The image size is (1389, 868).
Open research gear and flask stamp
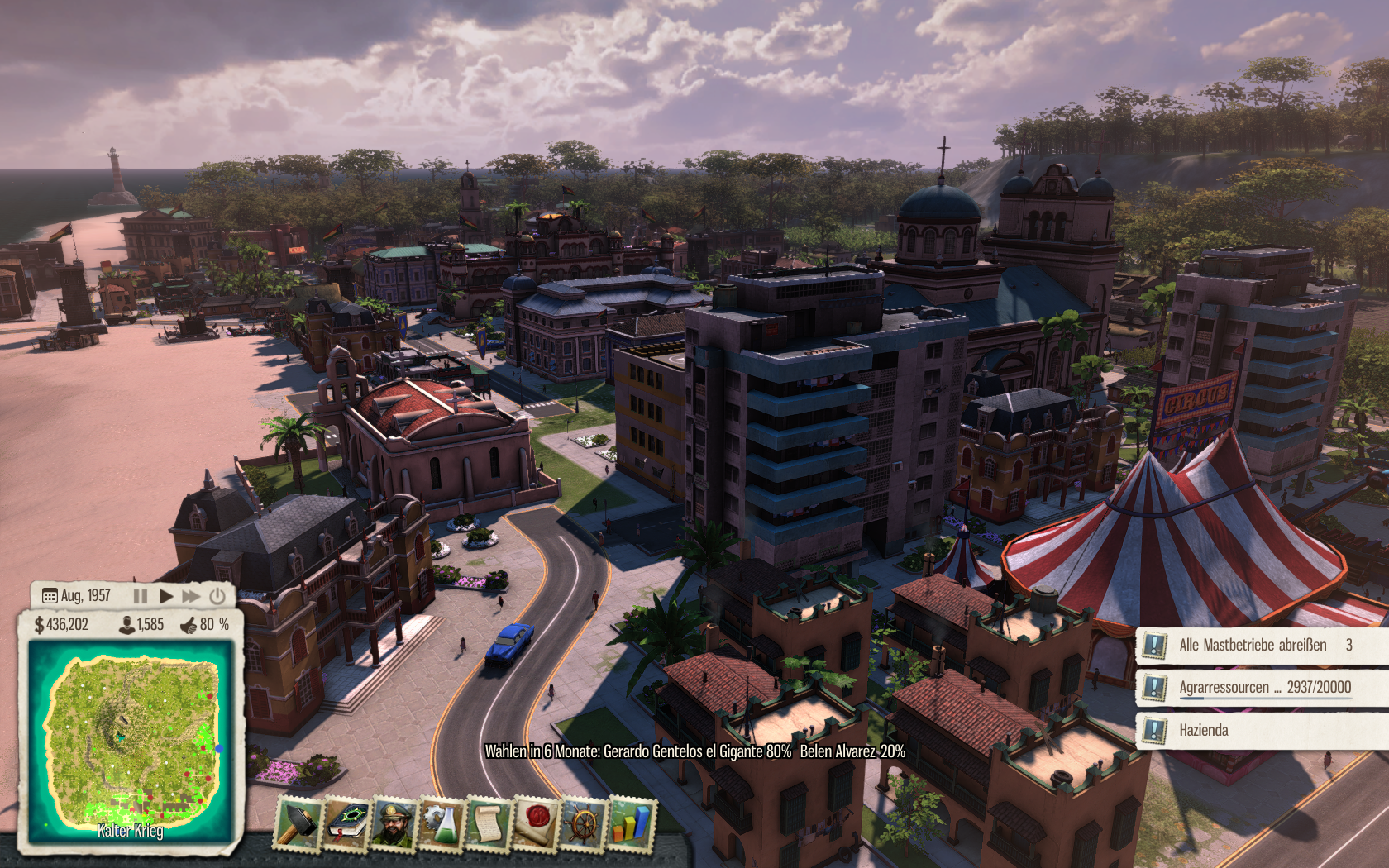coord(442,823)
